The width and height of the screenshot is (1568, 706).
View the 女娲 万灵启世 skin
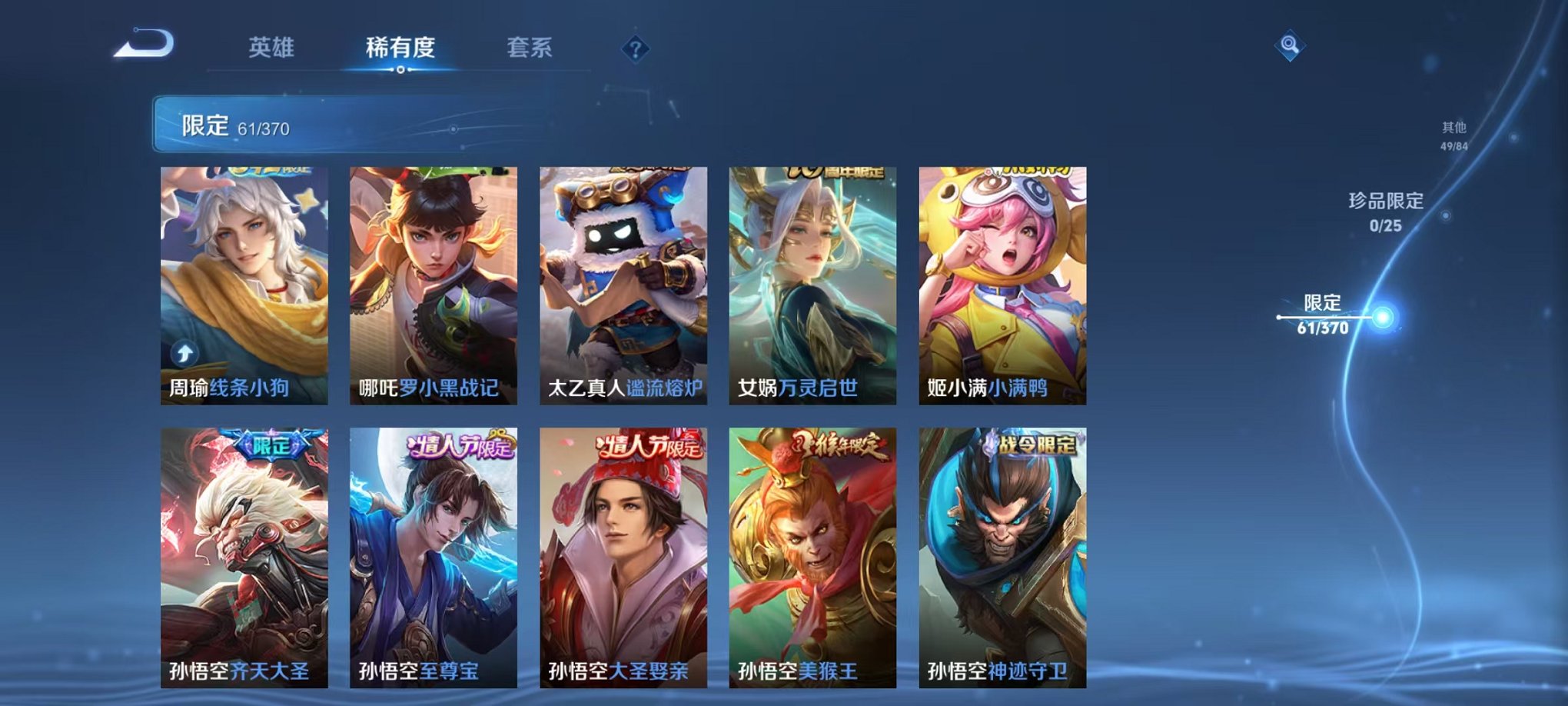point(812,285)
